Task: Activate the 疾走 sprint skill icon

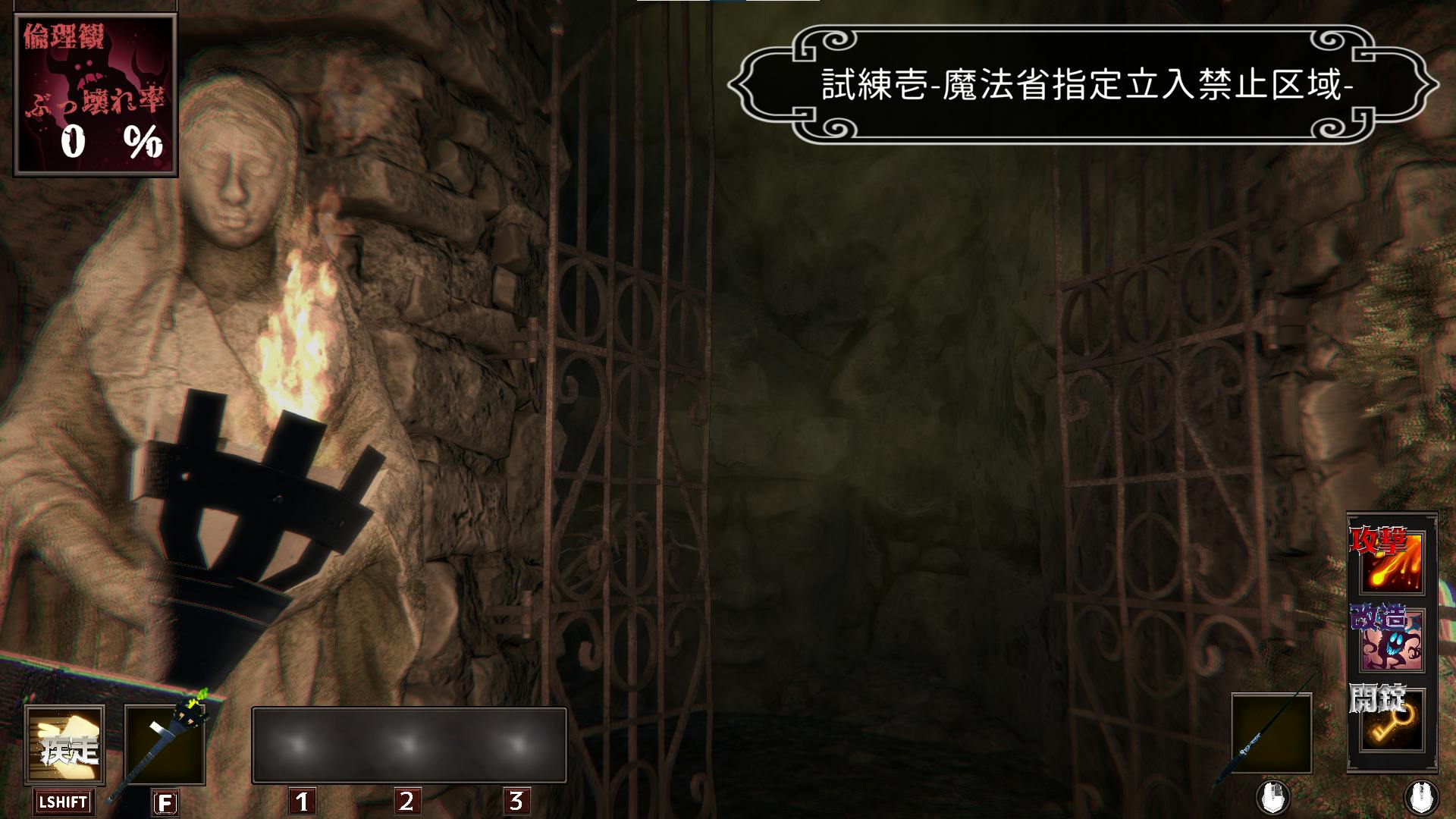Action: 64,746
